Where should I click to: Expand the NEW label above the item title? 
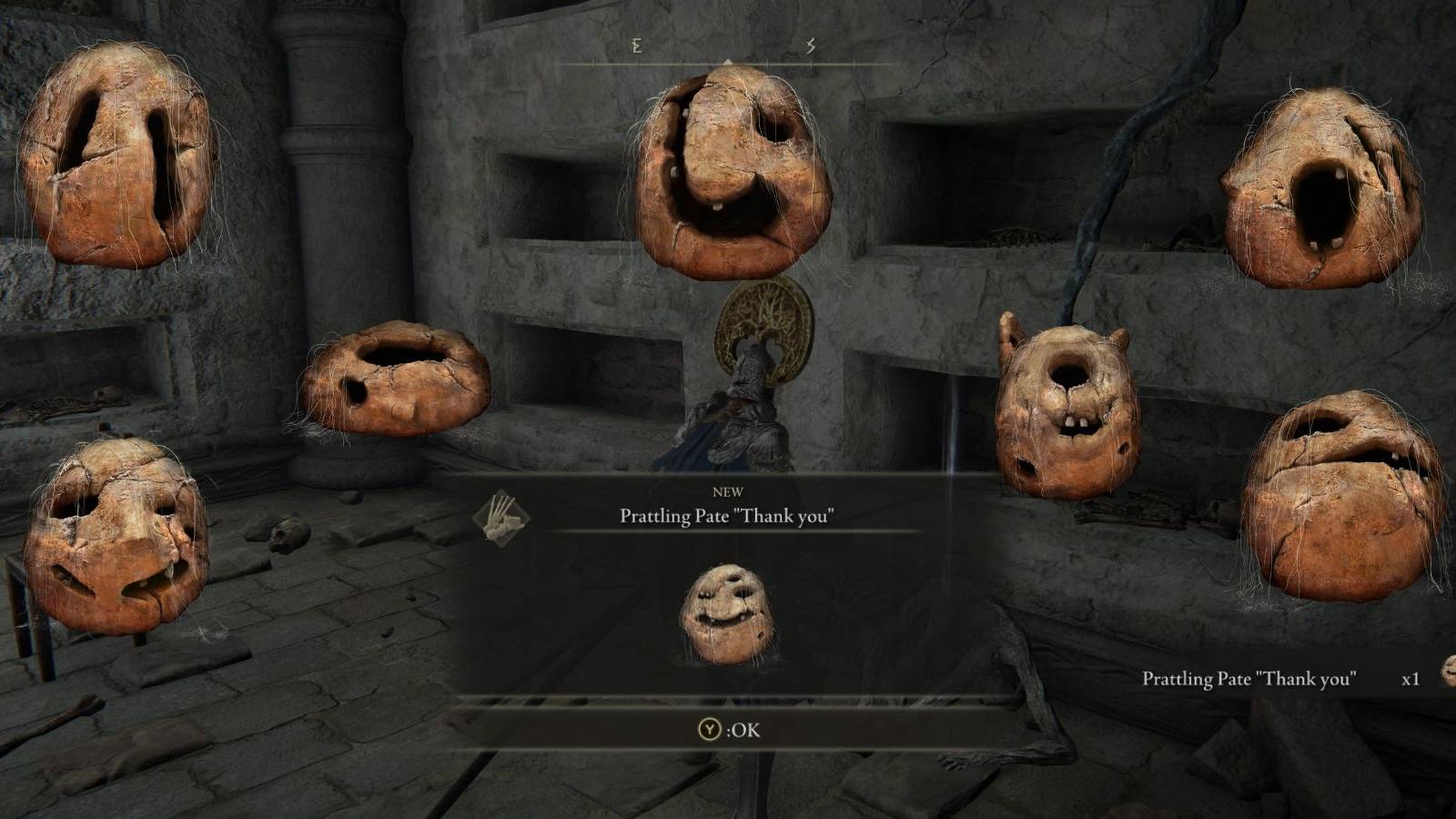tap(728, 491)
